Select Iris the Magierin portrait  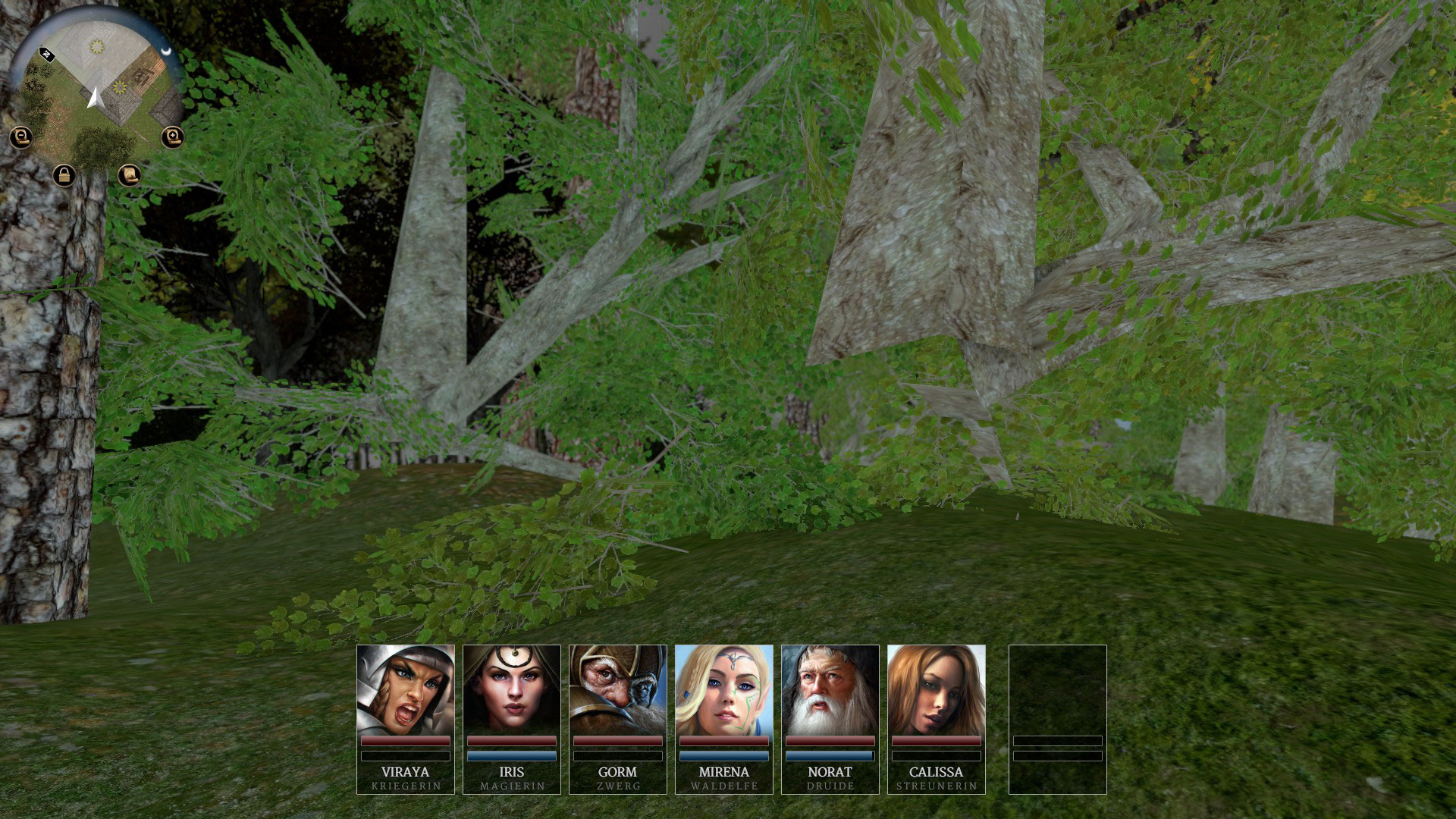[512, 690]
